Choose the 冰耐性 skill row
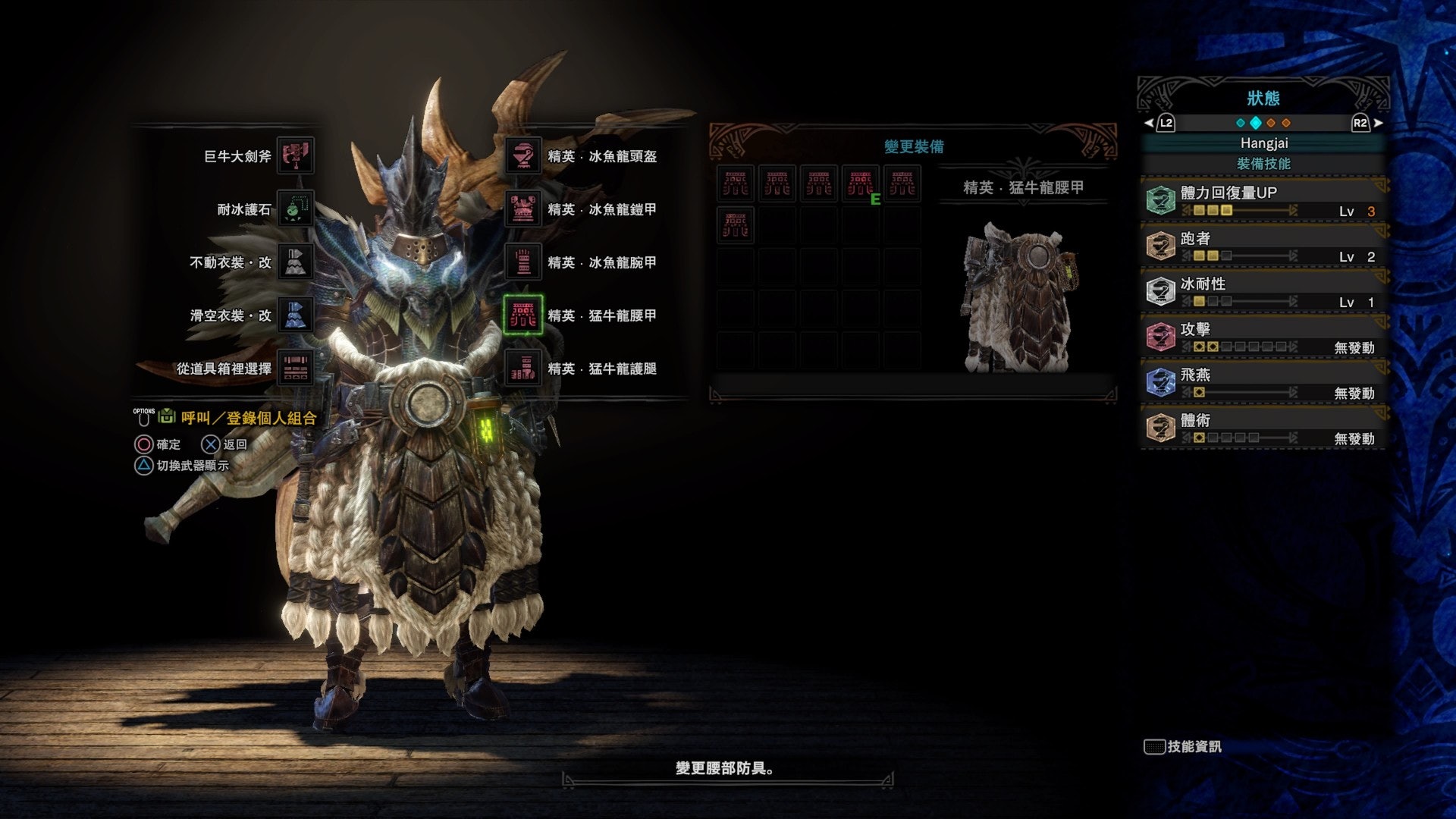This screenshot has width=1456, height=819. 1263,292
